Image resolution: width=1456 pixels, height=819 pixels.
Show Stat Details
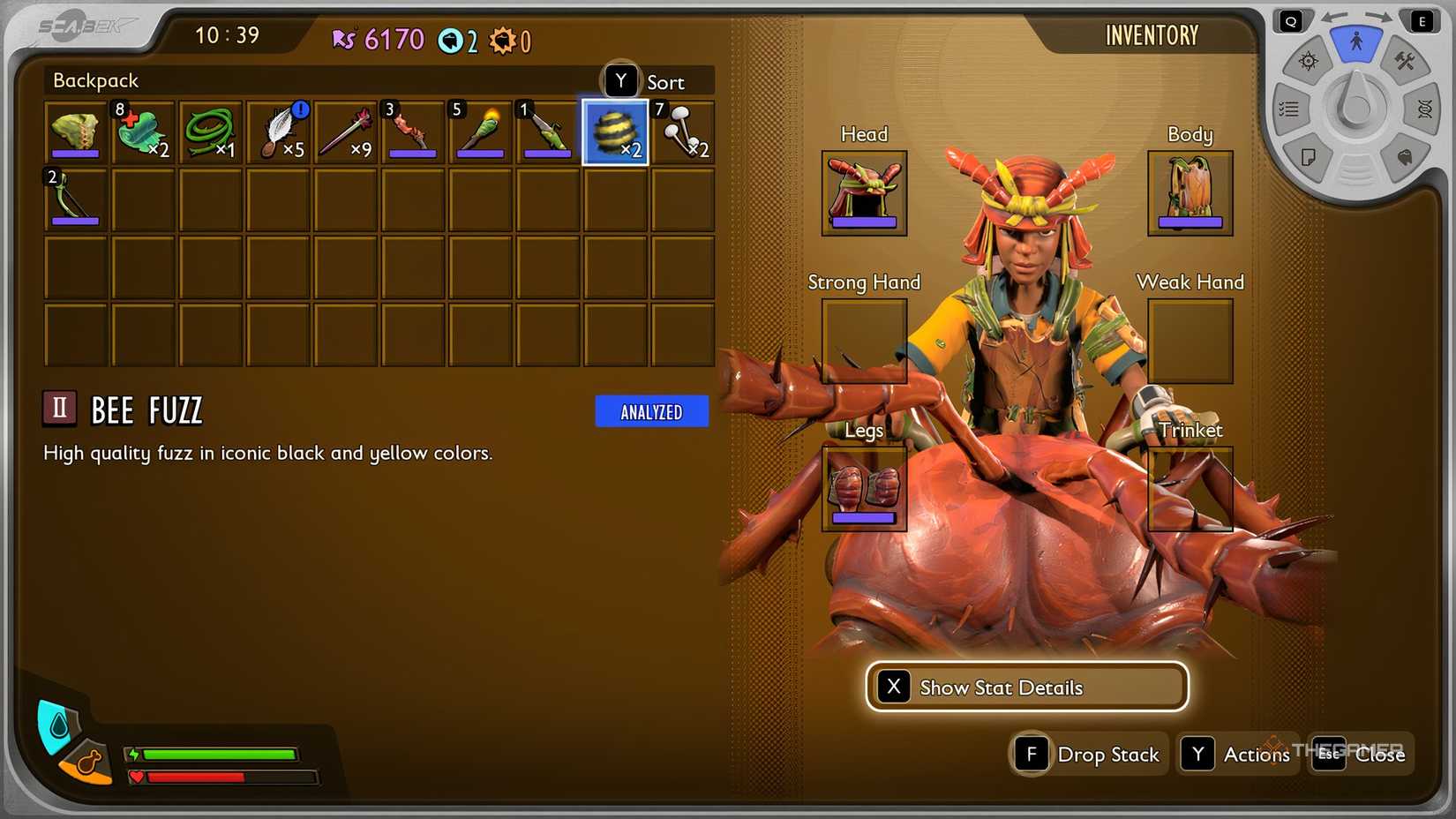1026,687
